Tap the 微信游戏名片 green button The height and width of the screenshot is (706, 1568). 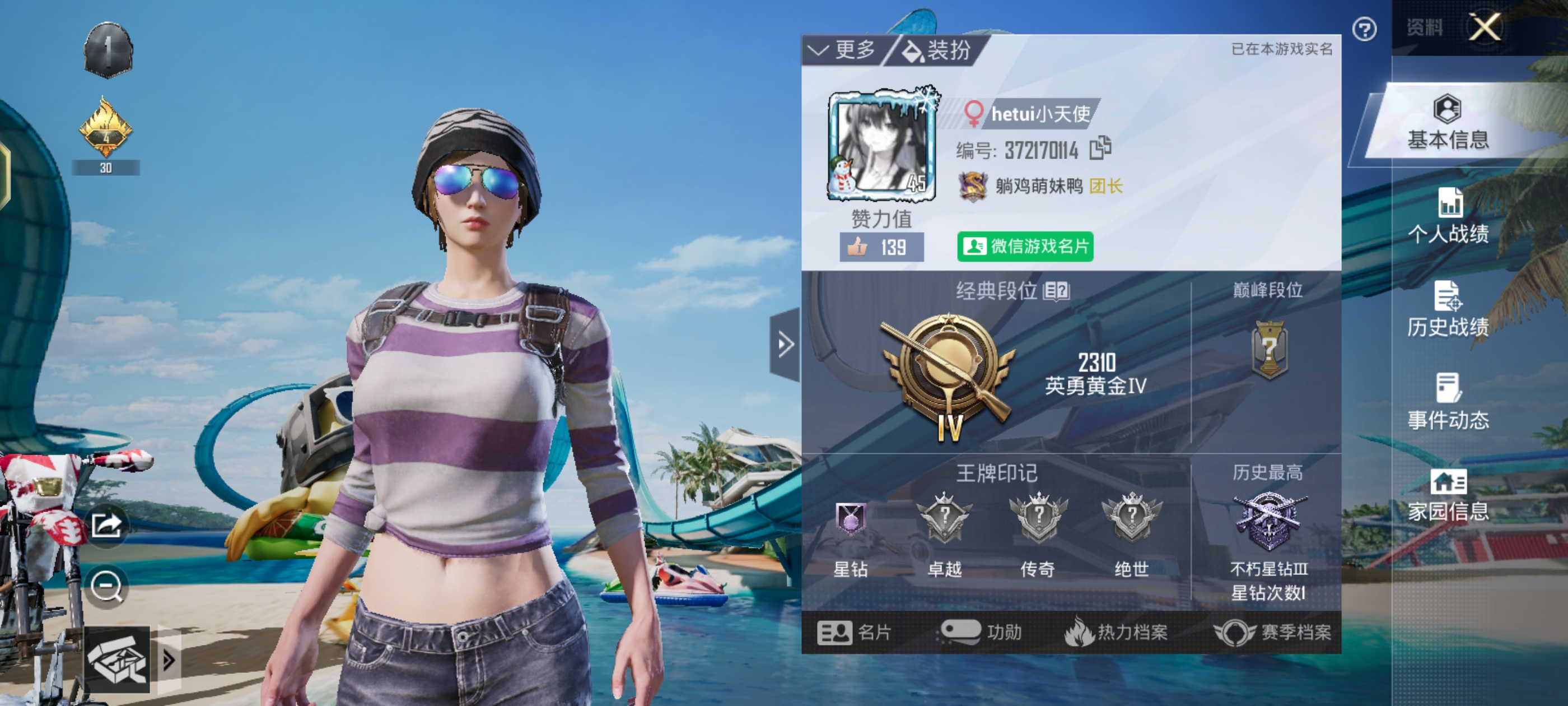click(x=1025, y=247)
